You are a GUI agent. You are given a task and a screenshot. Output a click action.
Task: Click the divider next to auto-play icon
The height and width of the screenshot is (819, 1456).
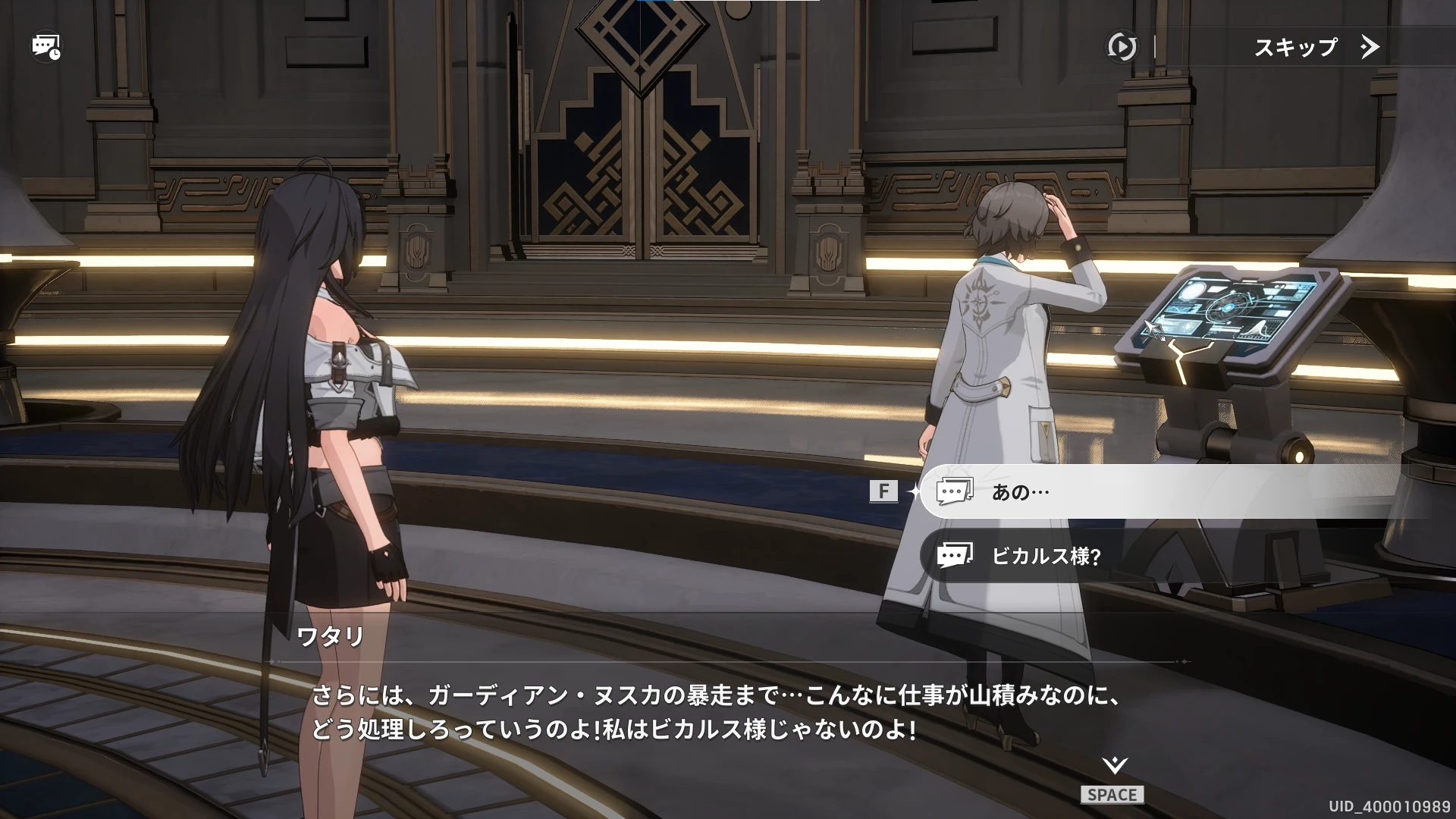[x=1155, y=46]
